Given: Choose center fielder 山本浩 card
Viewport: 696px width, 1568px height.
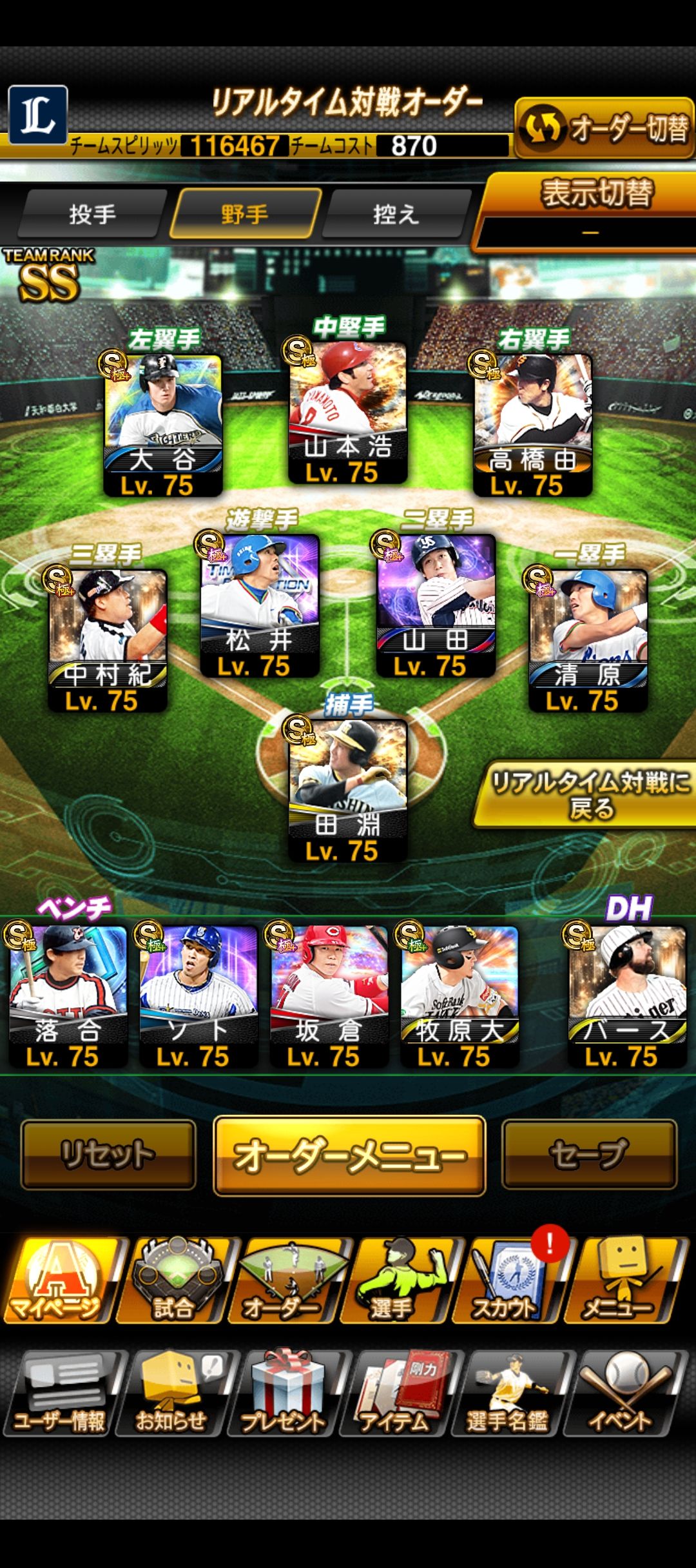Looking at the screenshot, I should pos(347,413).
